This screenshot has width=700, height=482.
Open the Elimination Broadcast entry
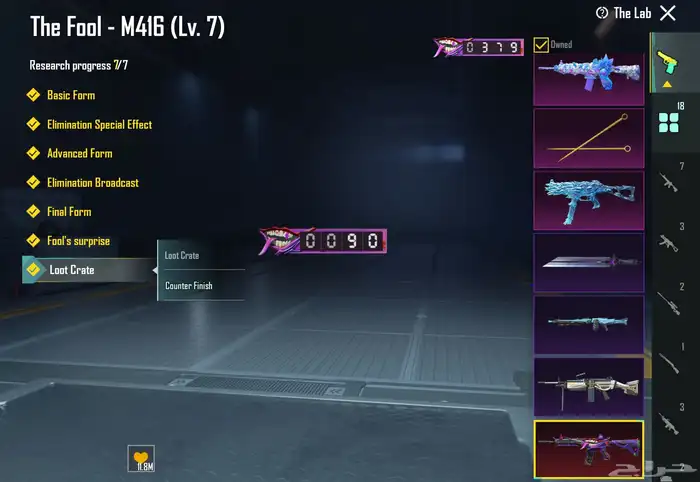pyautogui.click(x=92, y=183)
